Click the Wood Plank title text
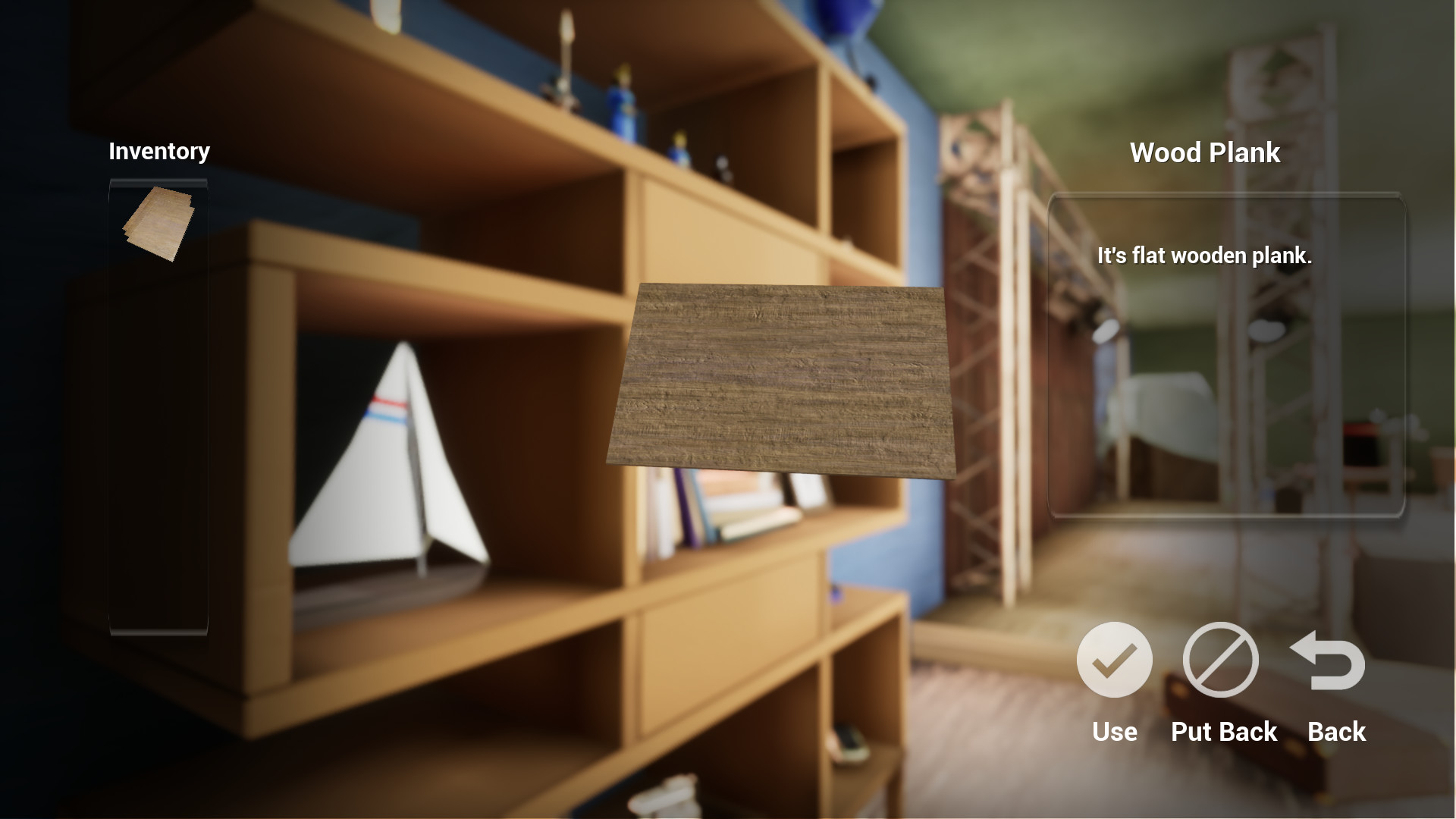This screenshot has height=819, width=1456. pyautogui.click(x=1206, y=152)
